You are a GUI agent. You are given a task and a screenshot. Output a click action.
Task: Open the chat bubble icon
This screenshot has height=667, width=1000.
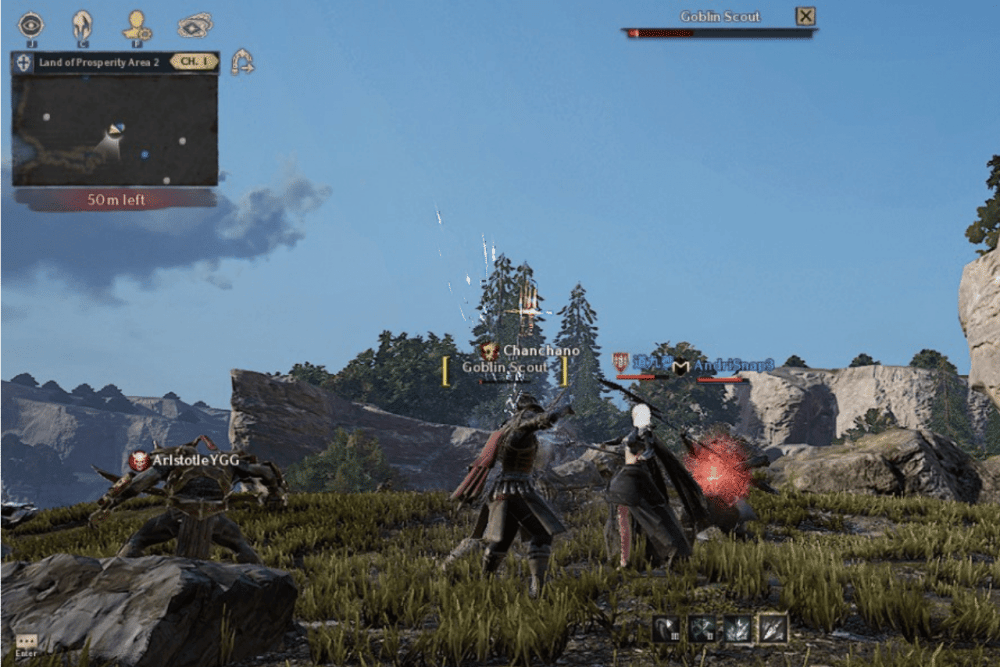tap(26, 642)
